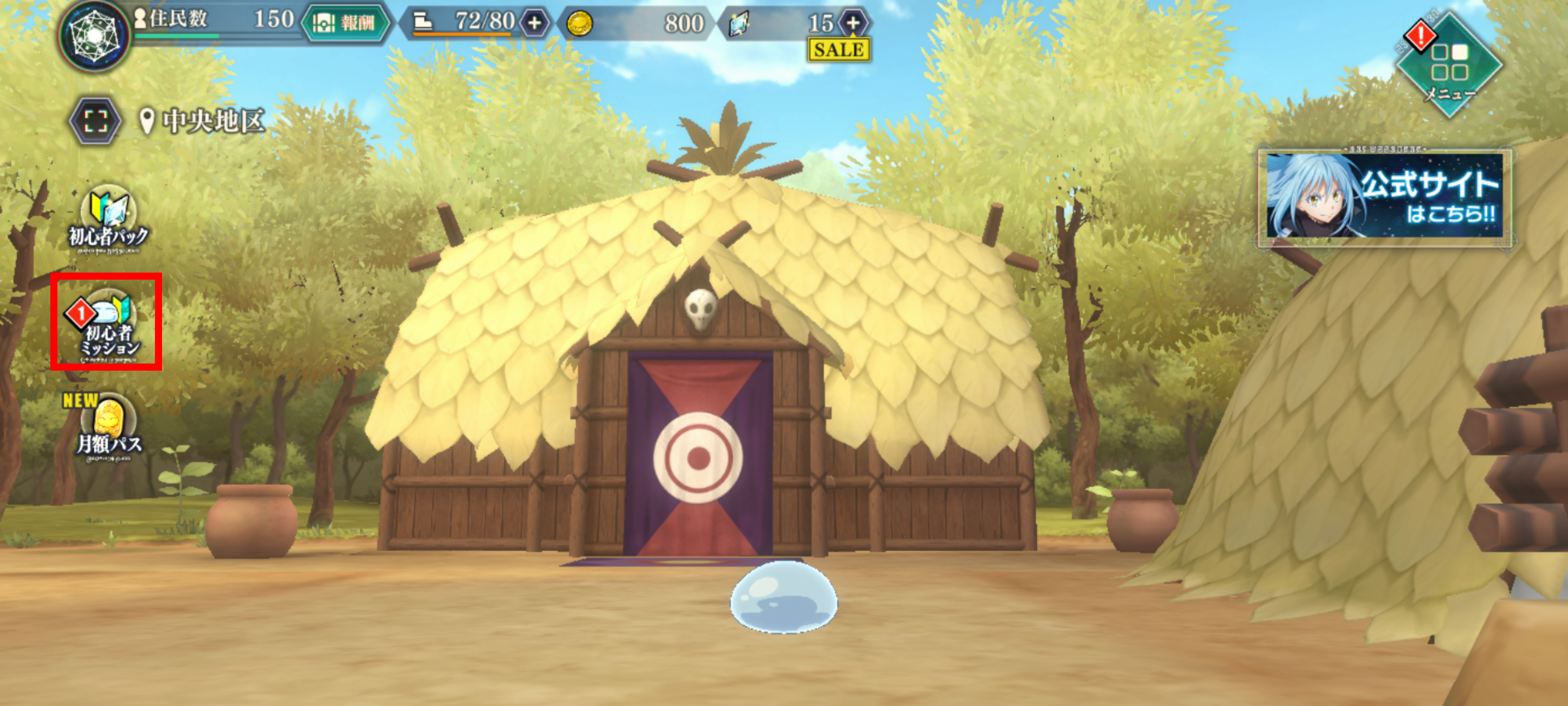Tap the 報酬 rewards button
The image size is (1568, 706).
click(x=346, y=23)
